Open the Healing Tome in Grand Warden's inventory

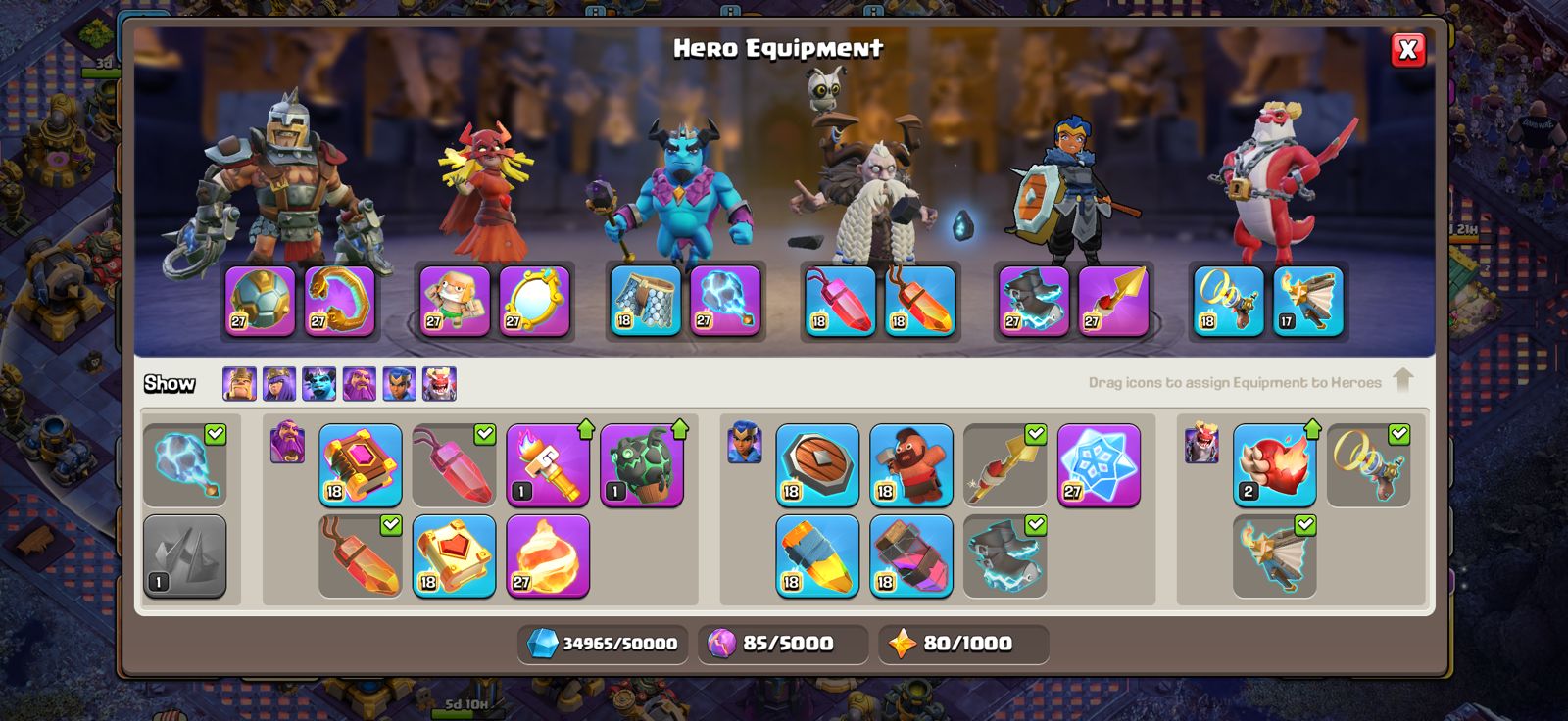pos(454,556)
